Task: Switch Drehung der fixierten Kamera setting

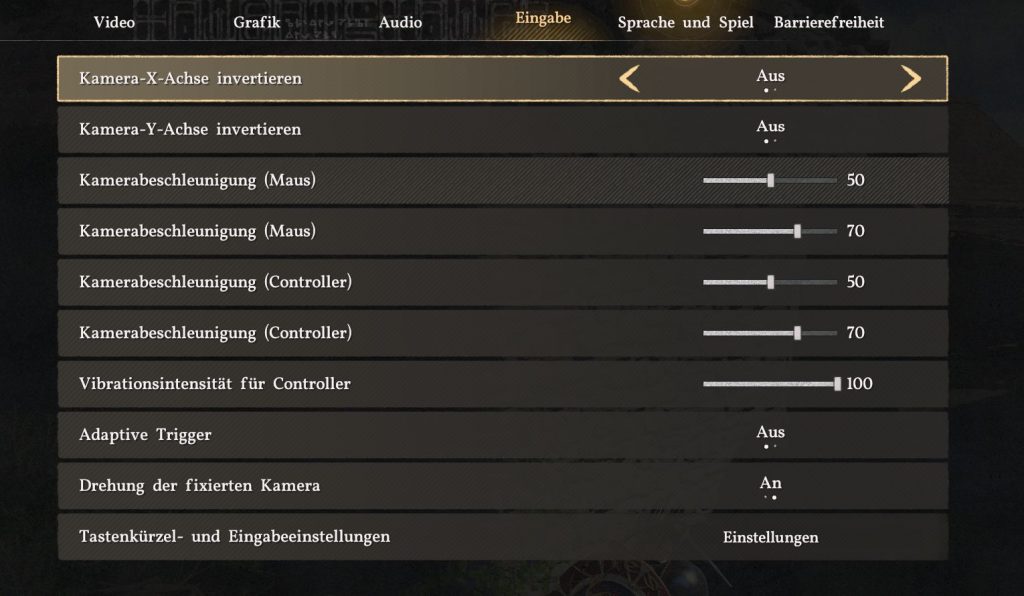Action: (x=770, y=486)
